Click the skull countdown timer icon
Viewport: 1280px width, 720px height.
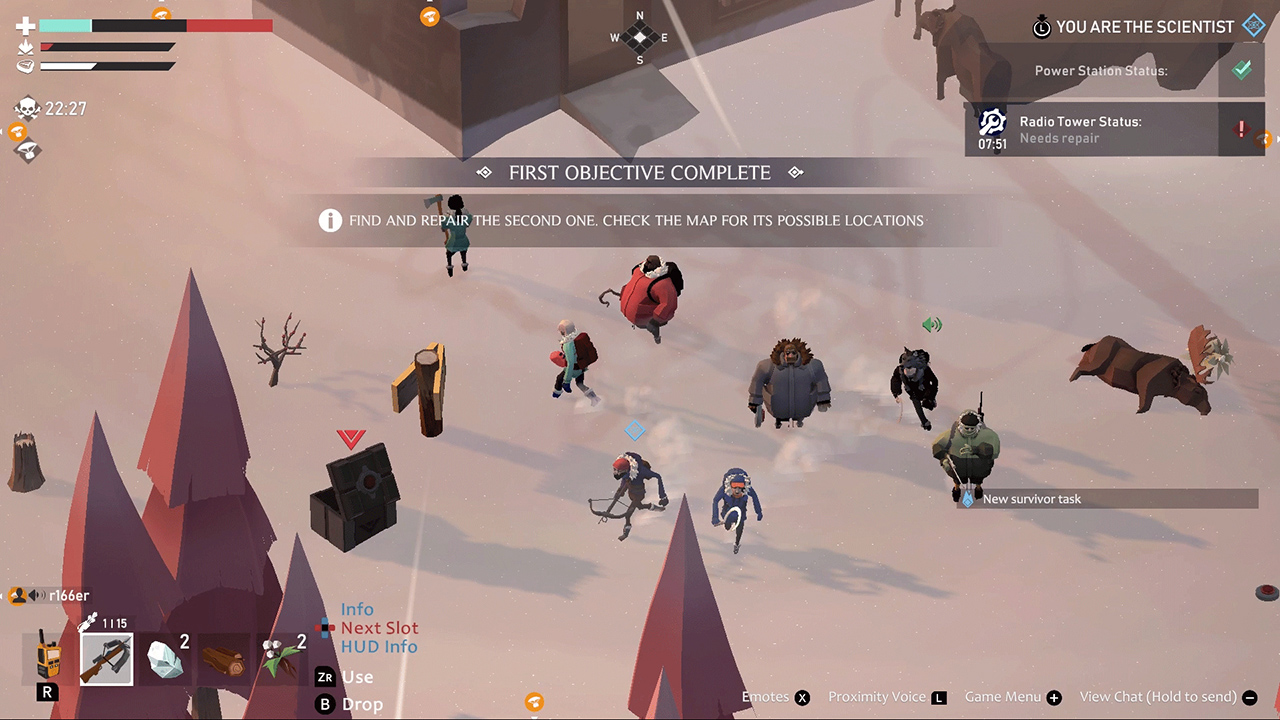(27, 107)
